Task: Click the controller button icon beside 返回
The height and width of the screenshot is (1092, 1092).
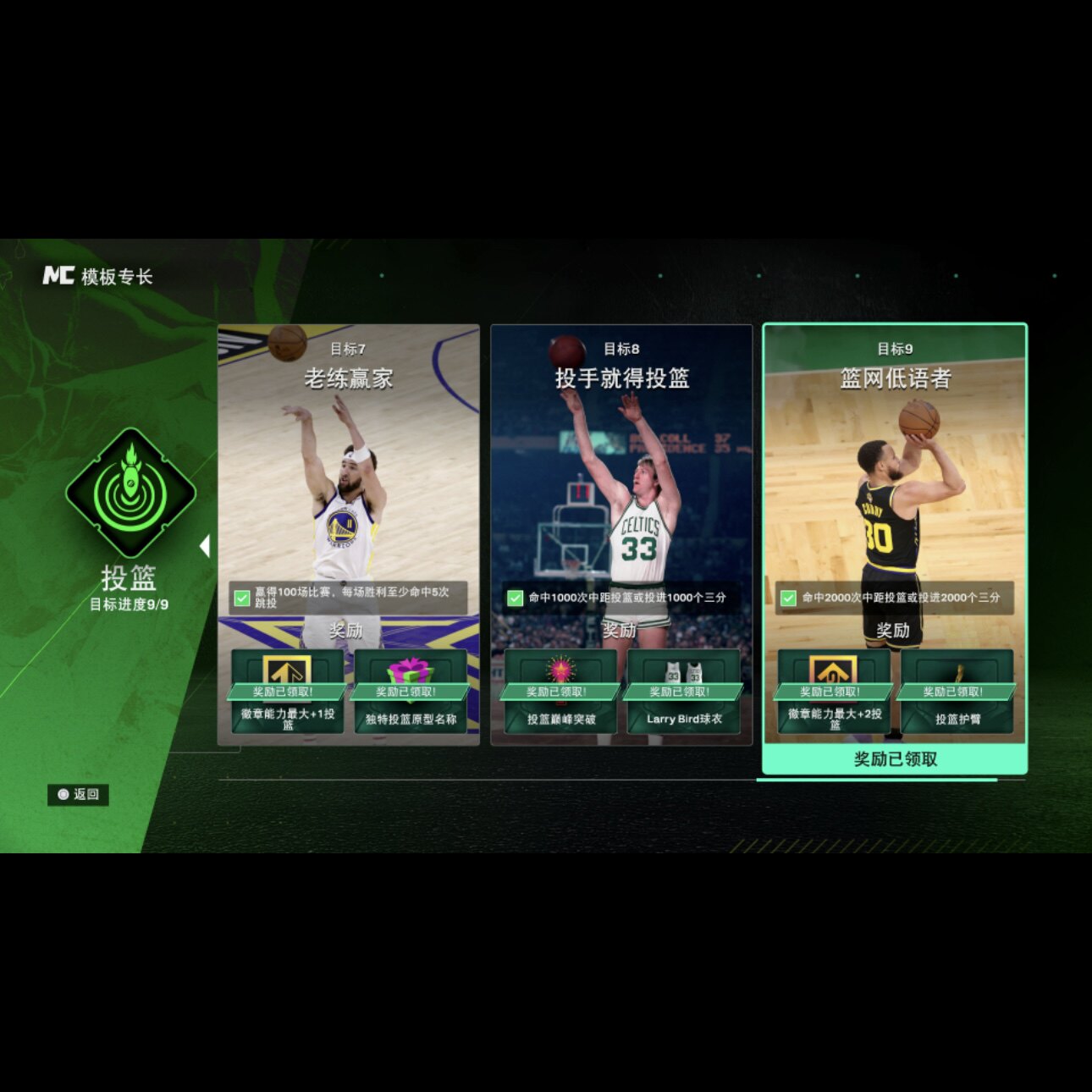Action: click(63, 794)
